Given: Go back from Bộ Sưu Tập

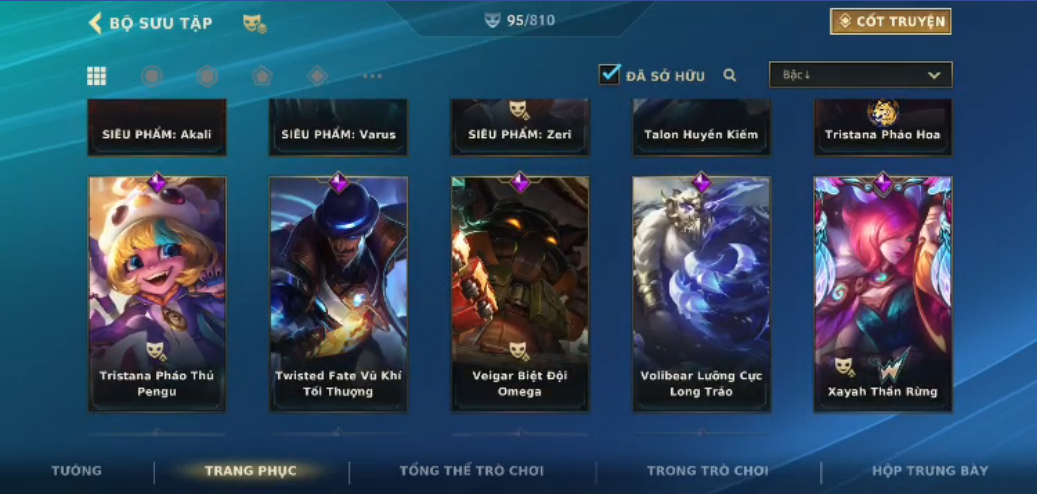Looking at the screenshot, I should (x=96, y=23).
